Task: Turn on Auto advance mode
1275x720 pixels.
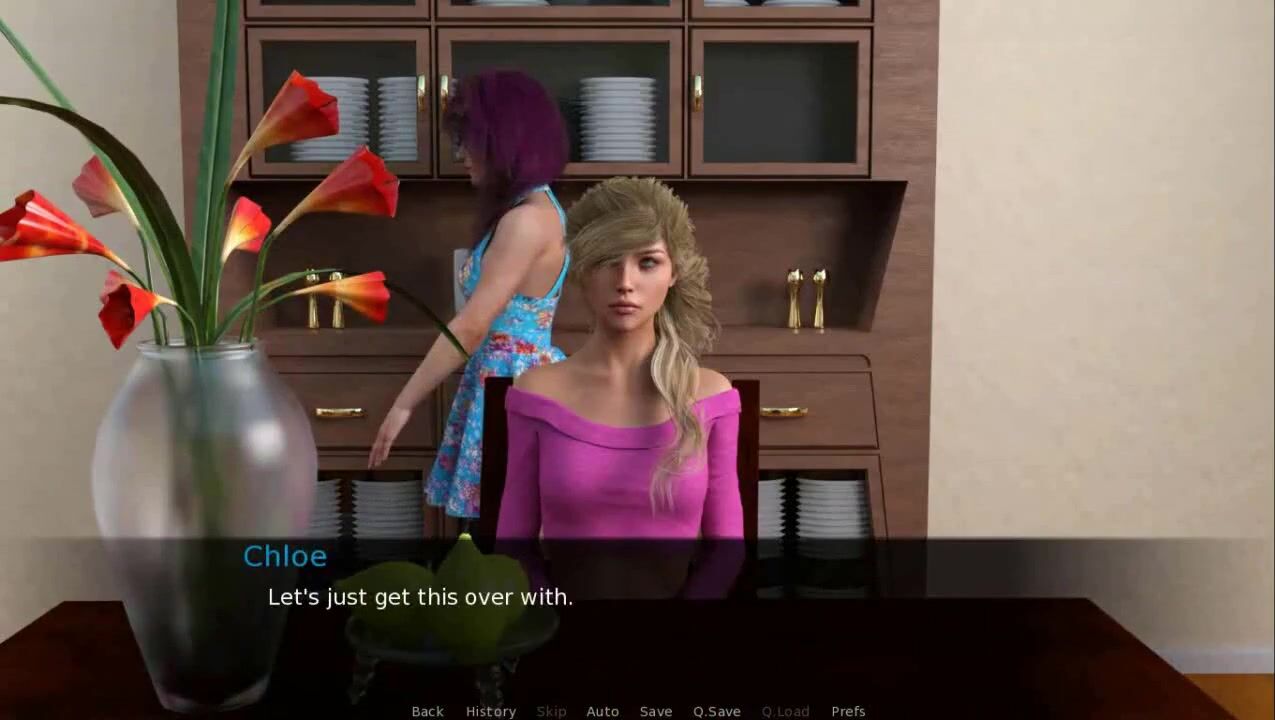Action: (x=602, y=711)
